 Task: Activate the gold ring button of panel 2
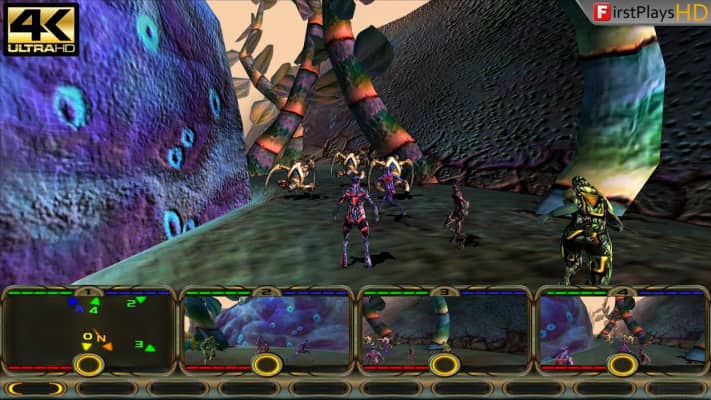click(x=267, y=365)
